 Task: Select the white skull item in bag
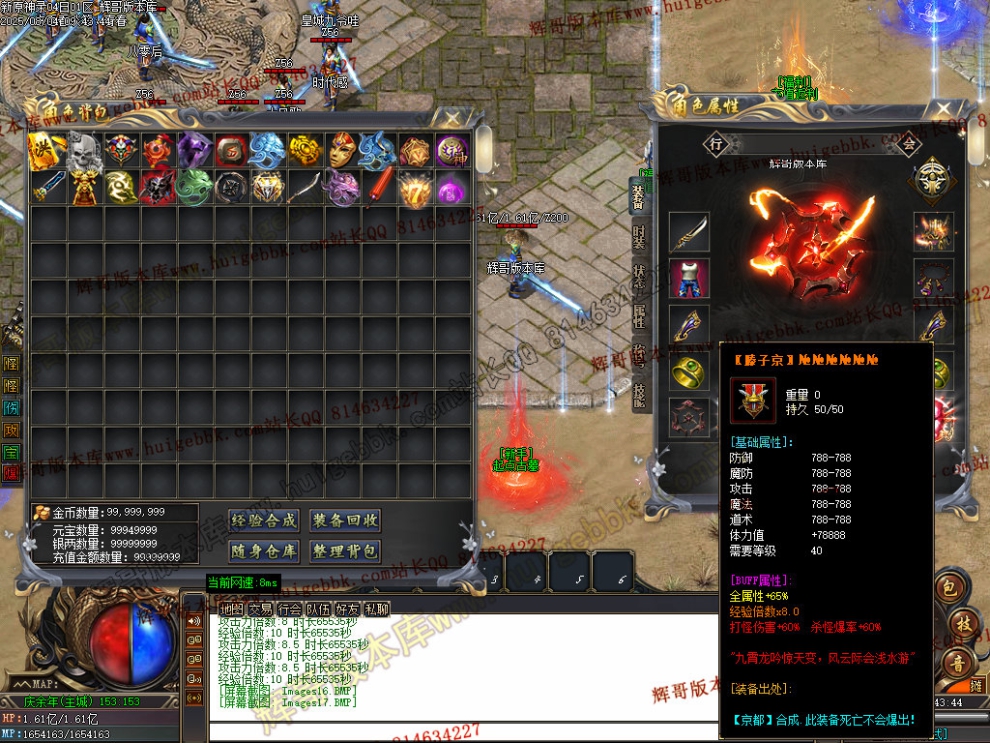83,150
